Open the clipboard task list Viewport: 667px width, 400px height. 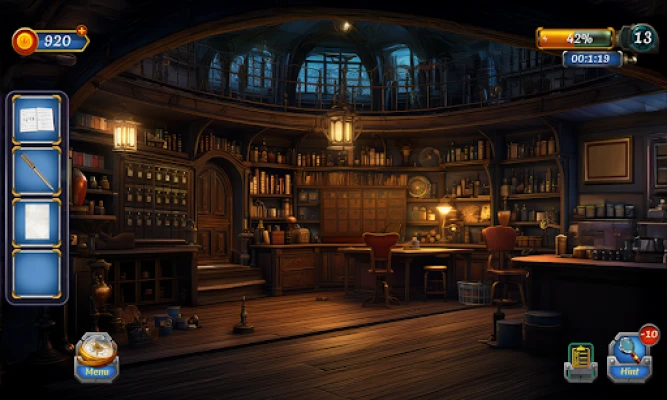coord(579,360)
